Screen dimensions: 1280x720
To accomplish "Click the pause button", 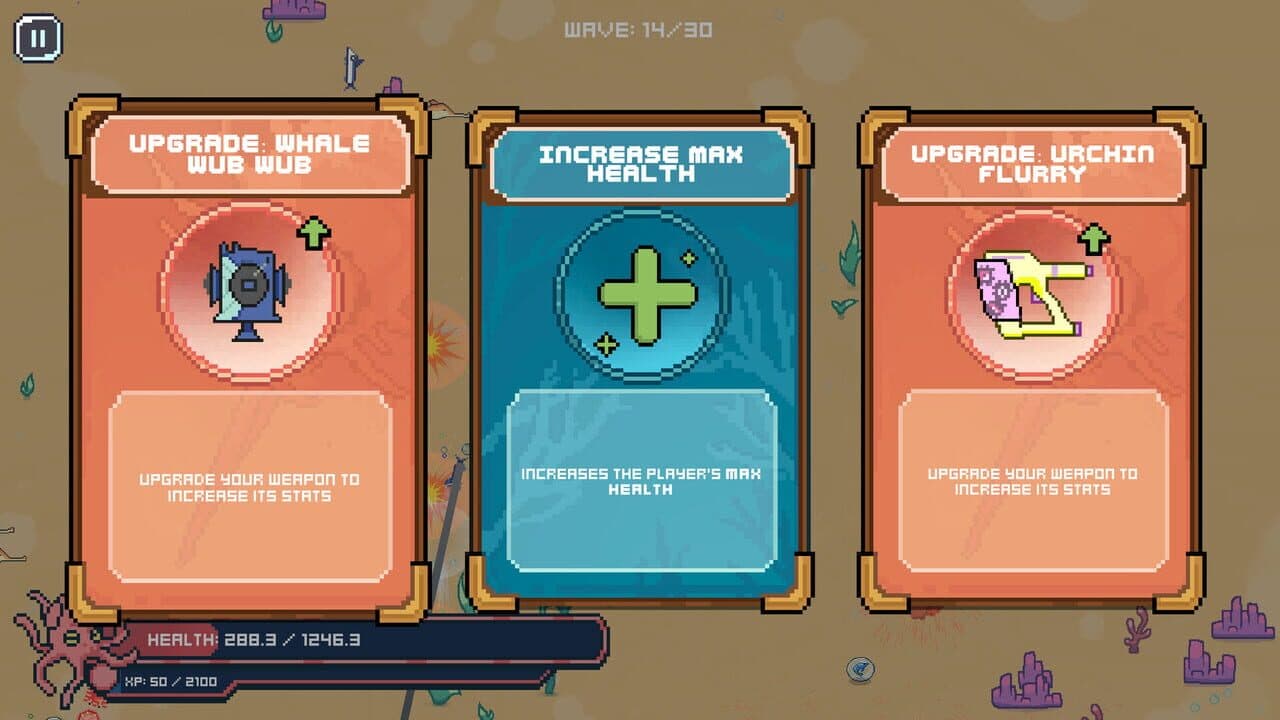I will (38, 38).
